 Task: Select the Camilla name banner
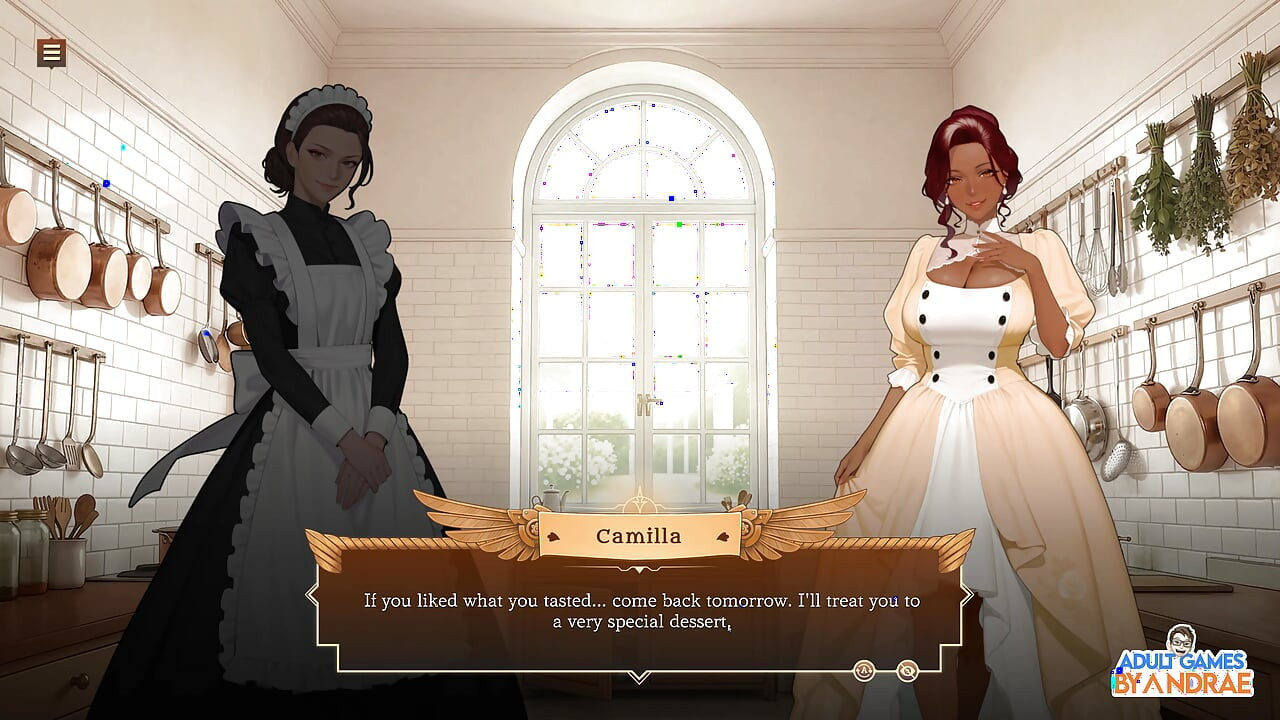(639, 536)
